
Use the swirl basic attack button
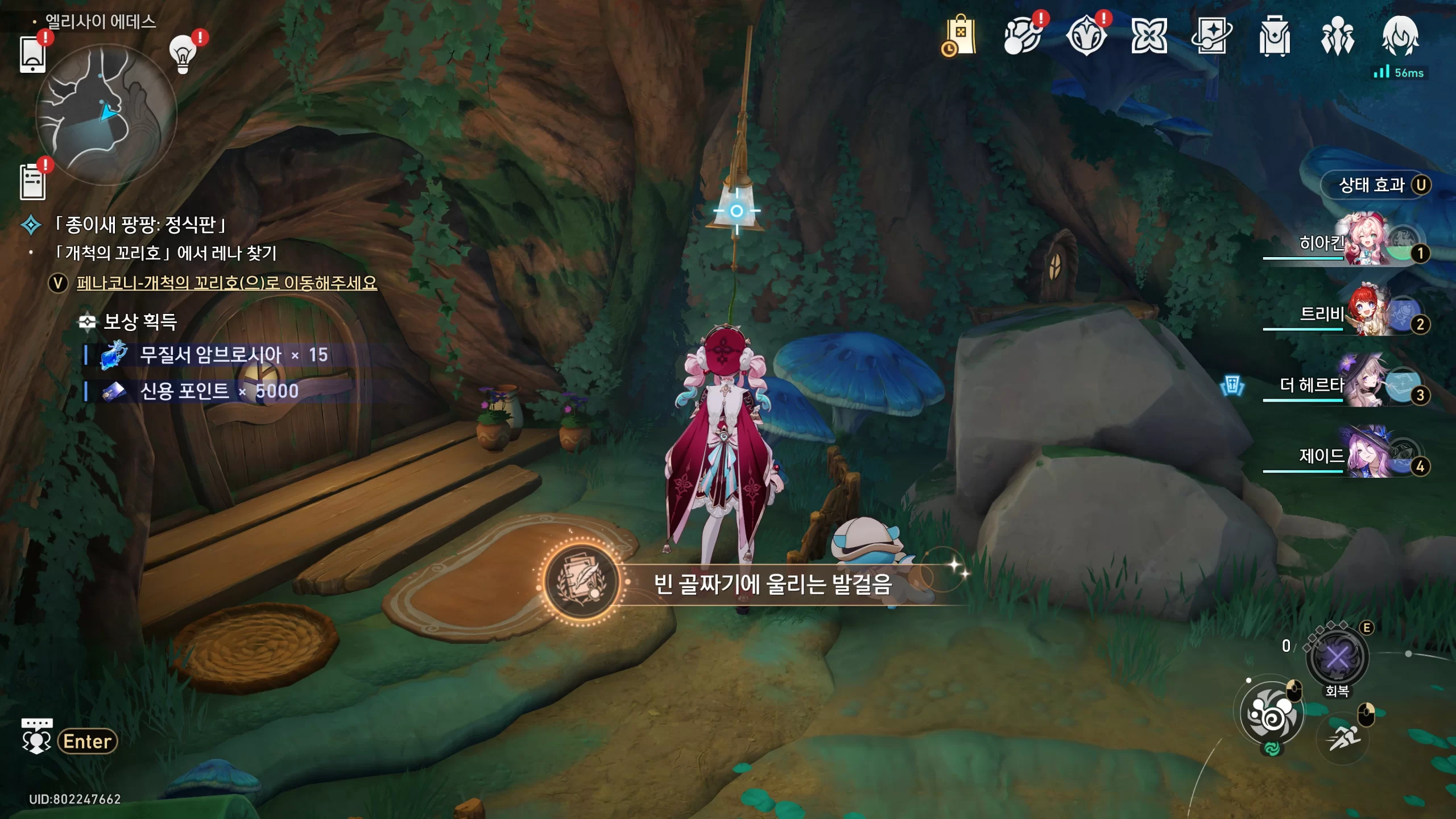click(1272, 714)
